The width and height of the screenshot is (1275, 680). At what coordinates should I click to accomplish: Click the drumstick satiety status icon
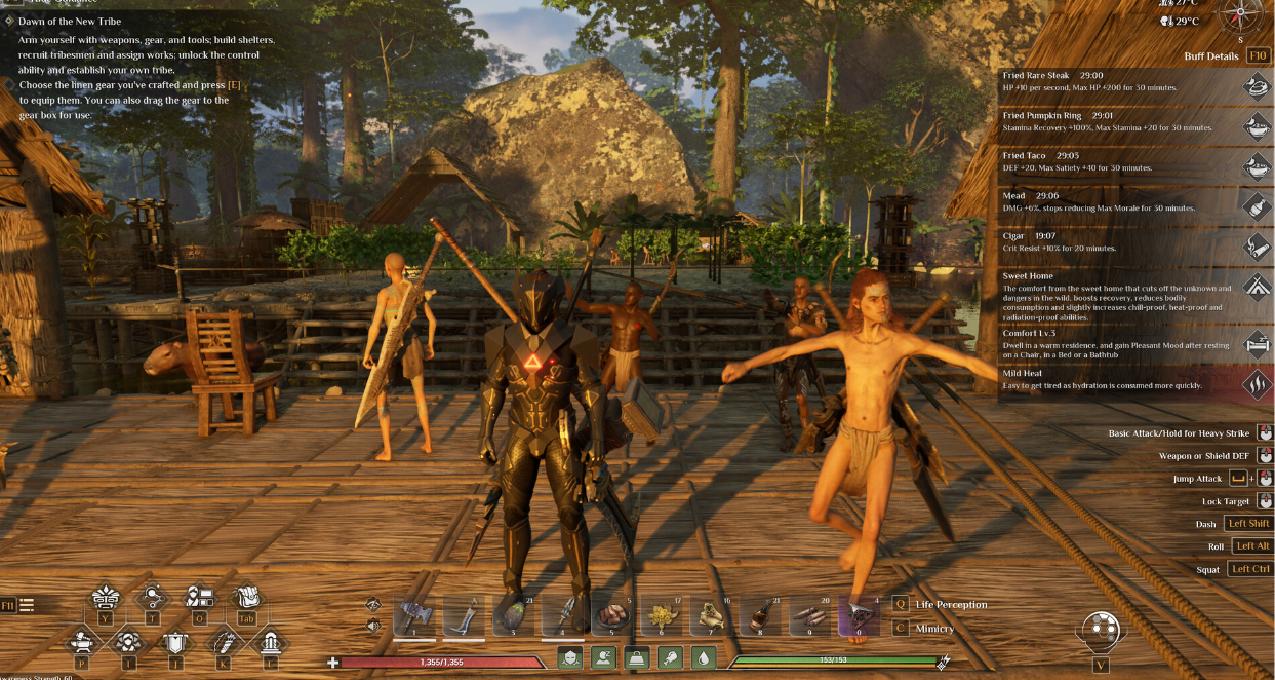(x=668, y=658)
